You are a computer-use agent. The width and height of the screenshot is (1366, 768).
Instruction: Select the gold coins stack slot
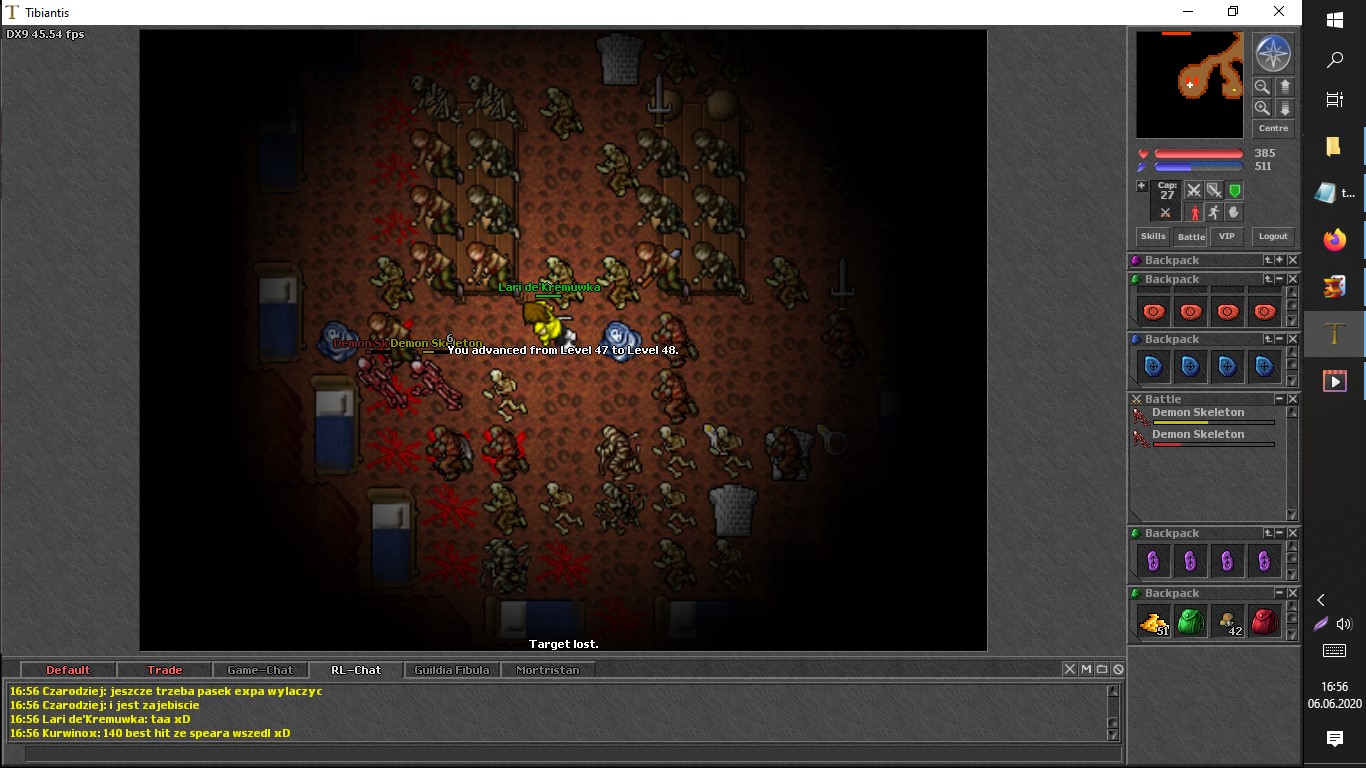coord(1153,622)
